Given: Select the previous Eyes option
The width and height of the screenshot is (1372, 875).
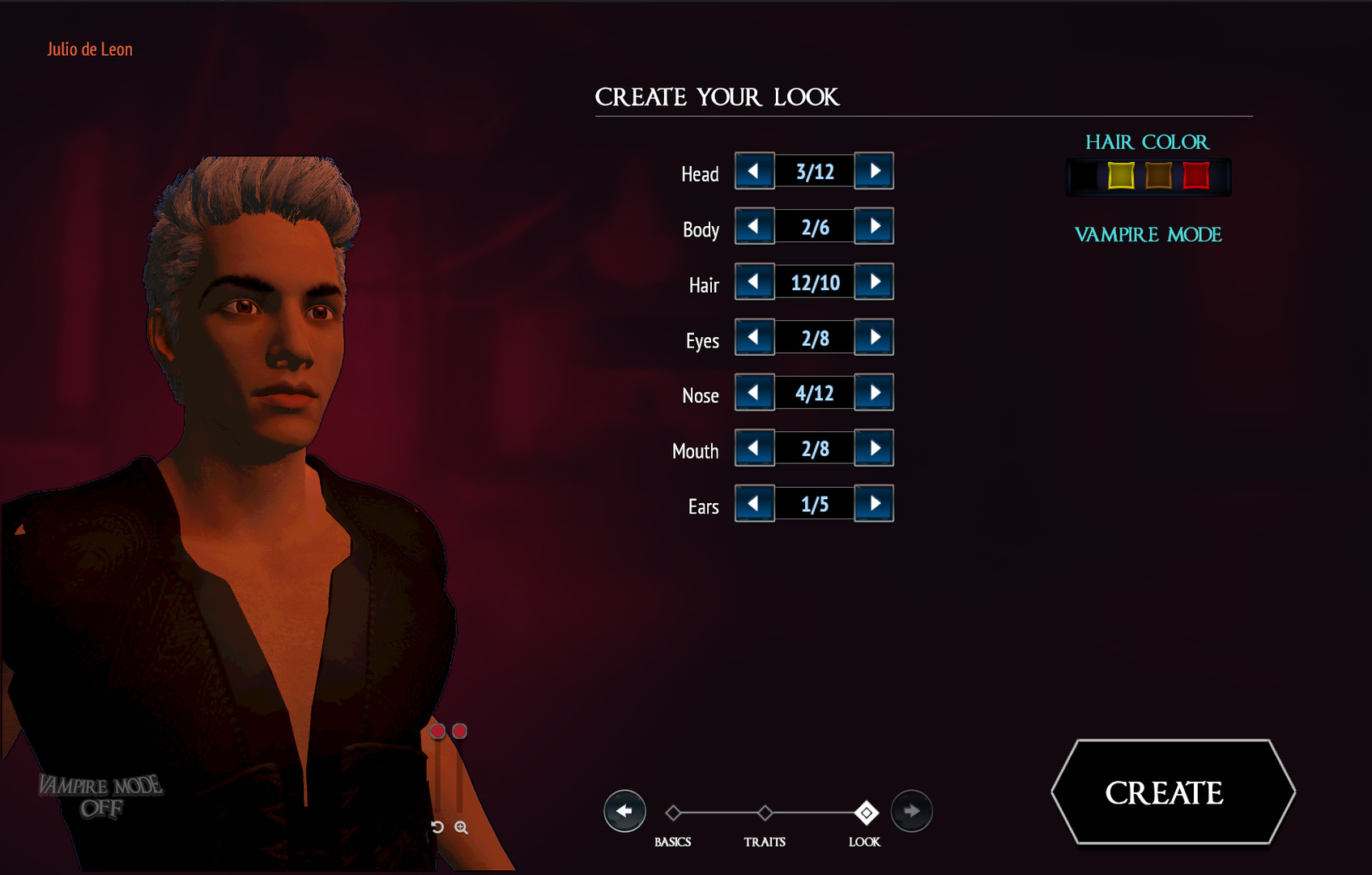Looking at the screenshot, I should [754, 337].
